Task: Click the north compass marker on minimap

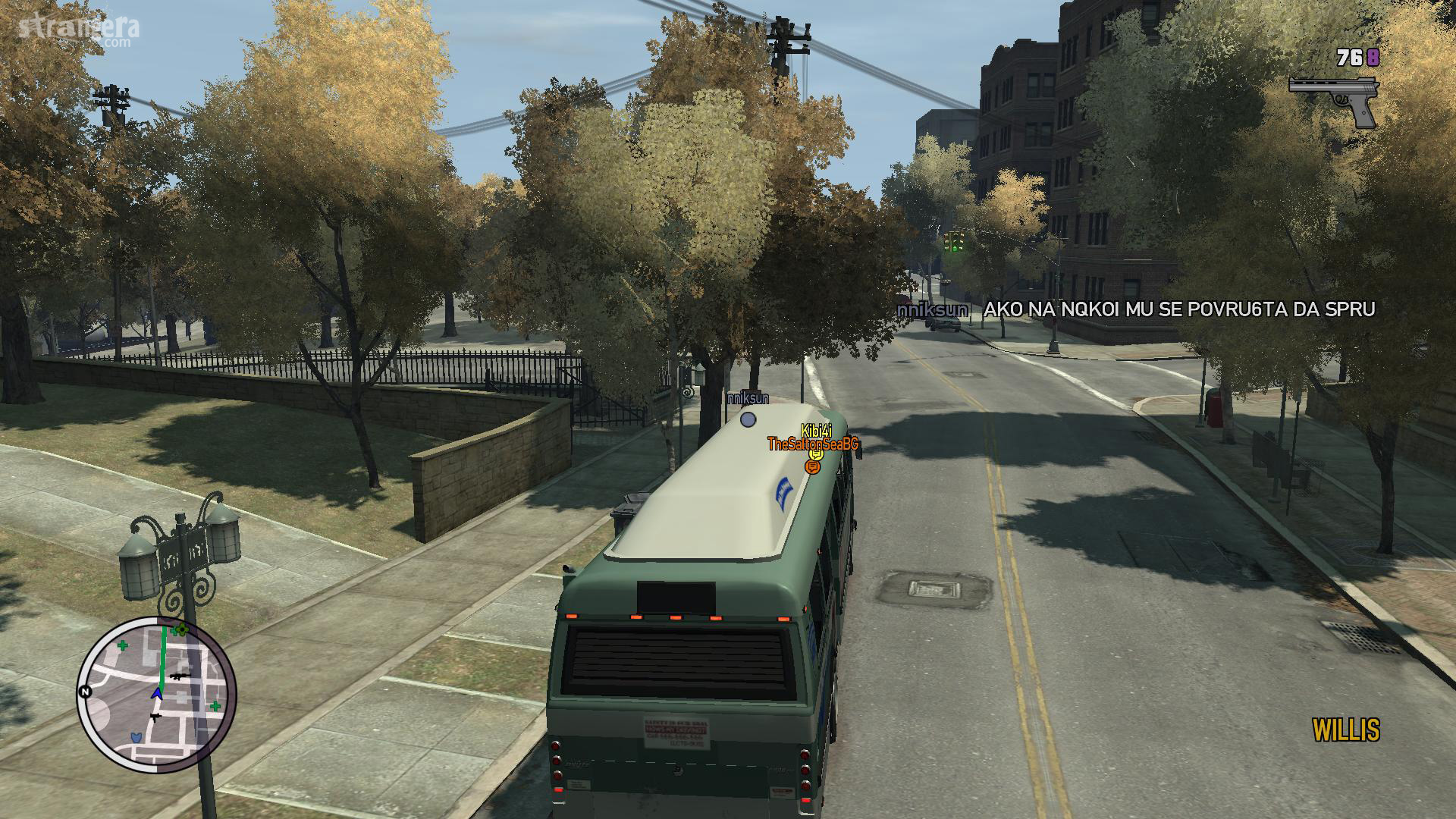Action: (x=85, y=692)
